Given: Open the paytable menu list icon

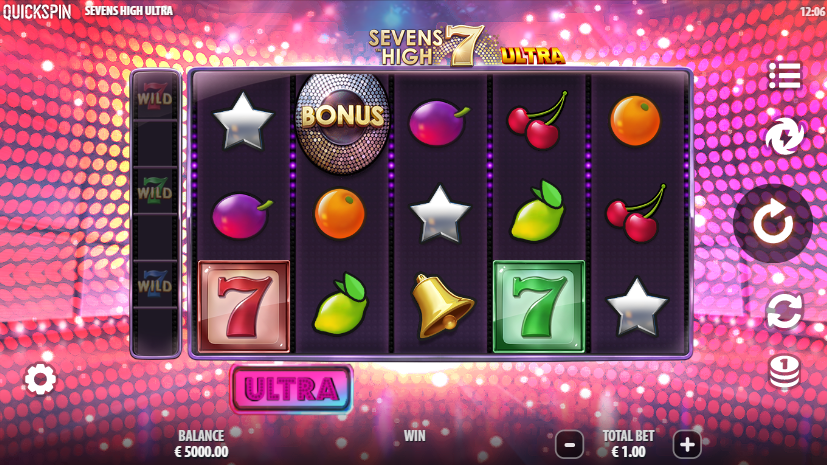Looking at the screenshot, I should pos(785,75).
